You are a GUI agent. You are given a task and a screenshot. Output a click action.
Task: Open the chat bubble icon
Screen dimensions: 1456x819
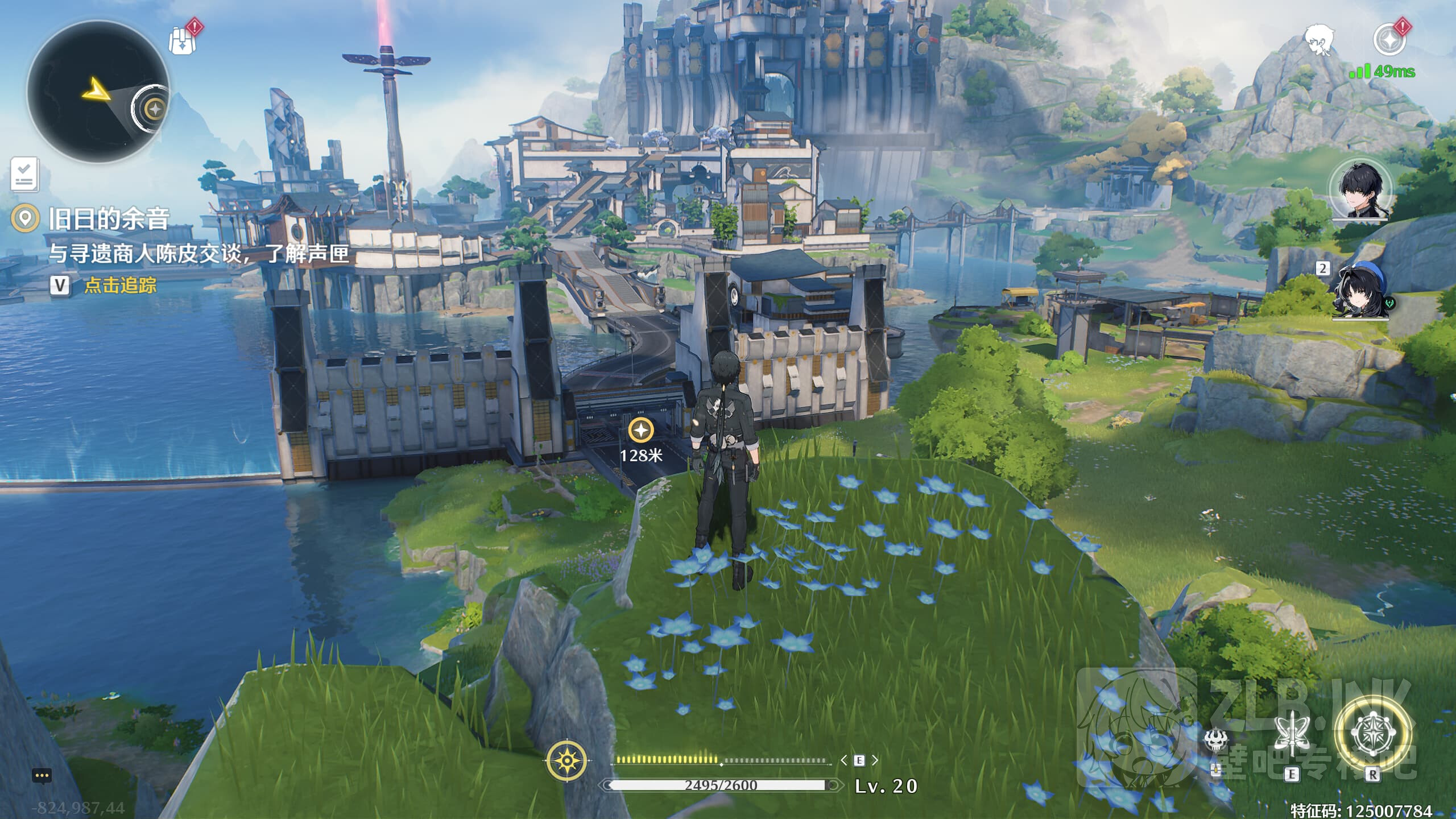(42, 775)
